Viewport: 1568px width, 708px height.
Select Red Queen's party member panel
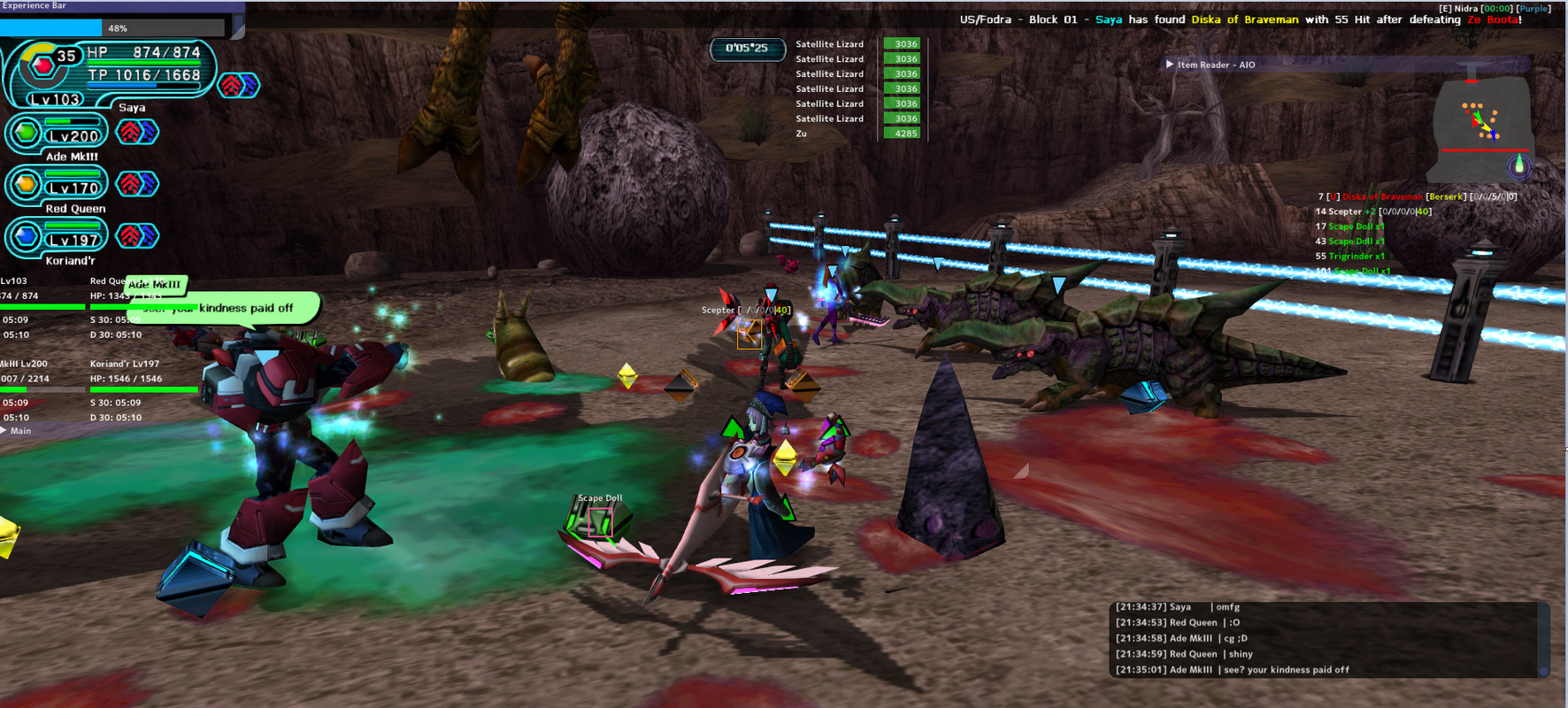(x=58, y=188)
